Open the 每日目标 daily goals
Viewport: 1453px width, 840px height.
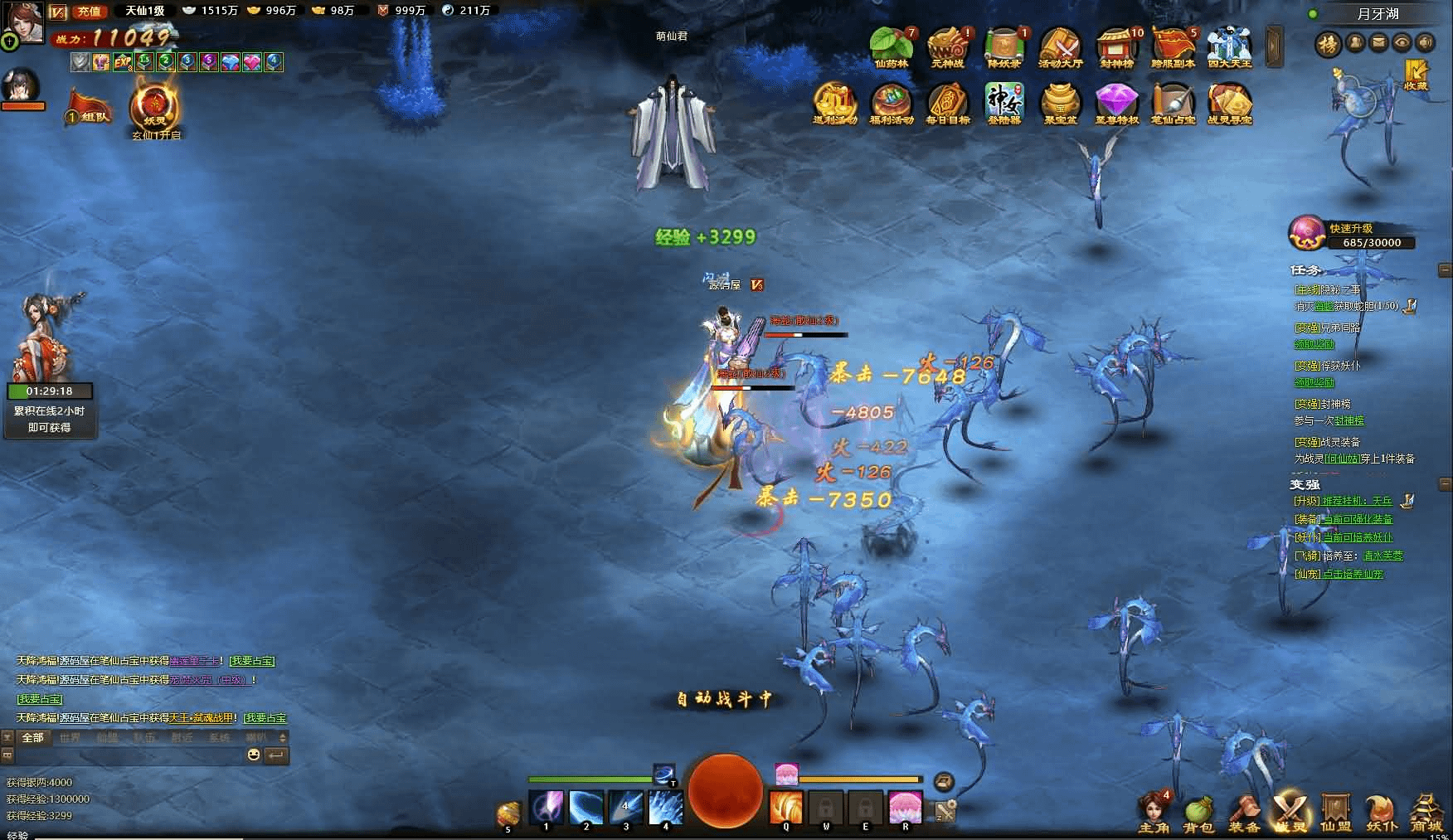tap(947, 103)
